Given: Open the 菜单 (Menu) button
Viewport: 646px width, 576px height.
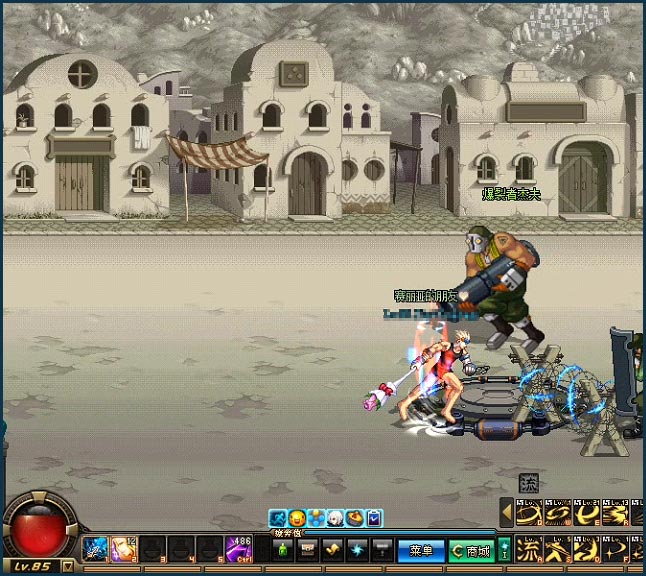Looking at the screenshot, I should coord(421,550).
